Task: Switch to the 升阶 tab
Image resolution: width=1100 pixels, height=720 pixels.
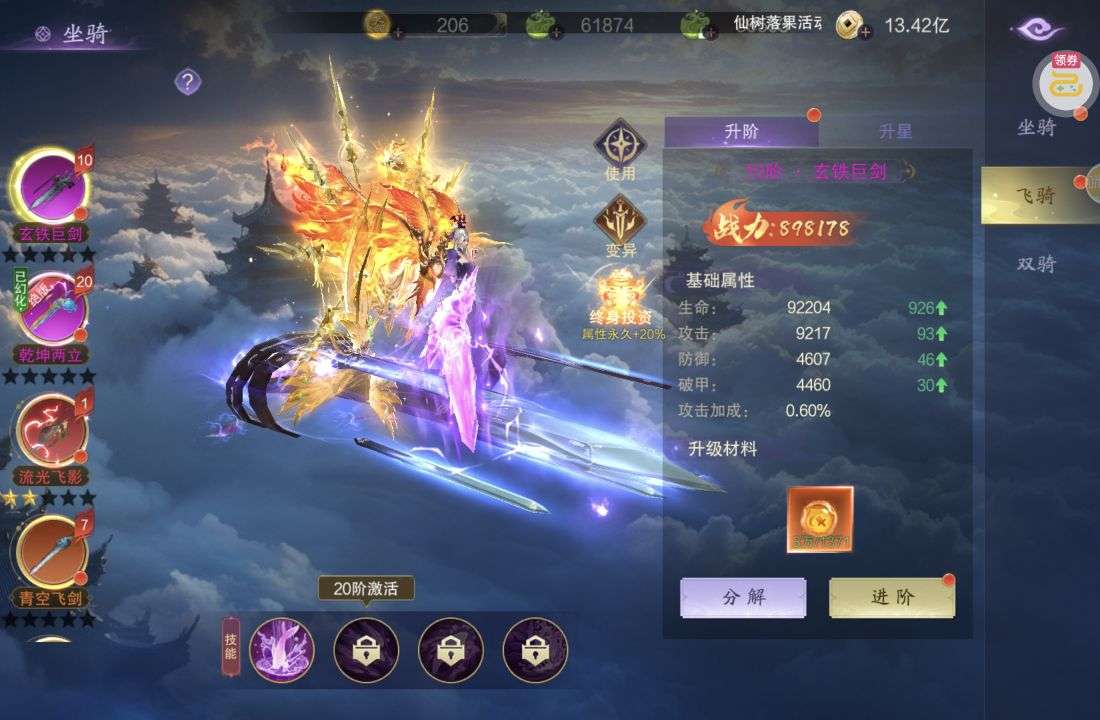Action: click(741, 131)
